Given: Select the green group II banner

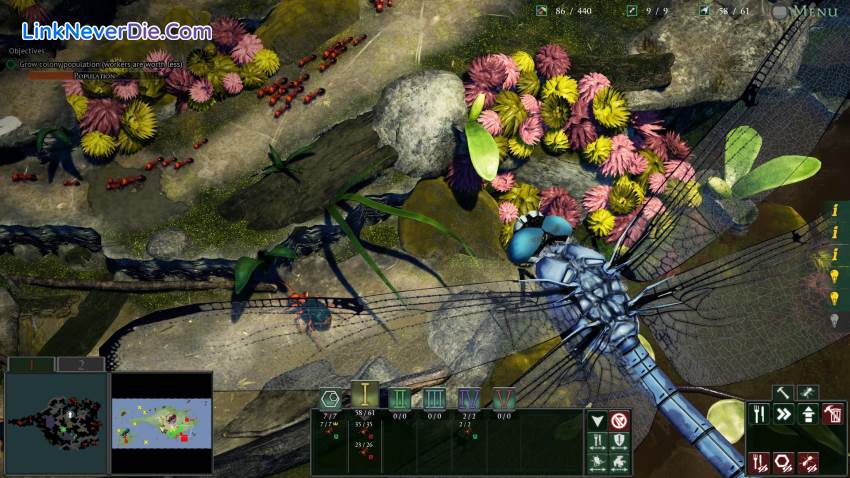Looking at the screenshot, I should [x=399, y=397].
